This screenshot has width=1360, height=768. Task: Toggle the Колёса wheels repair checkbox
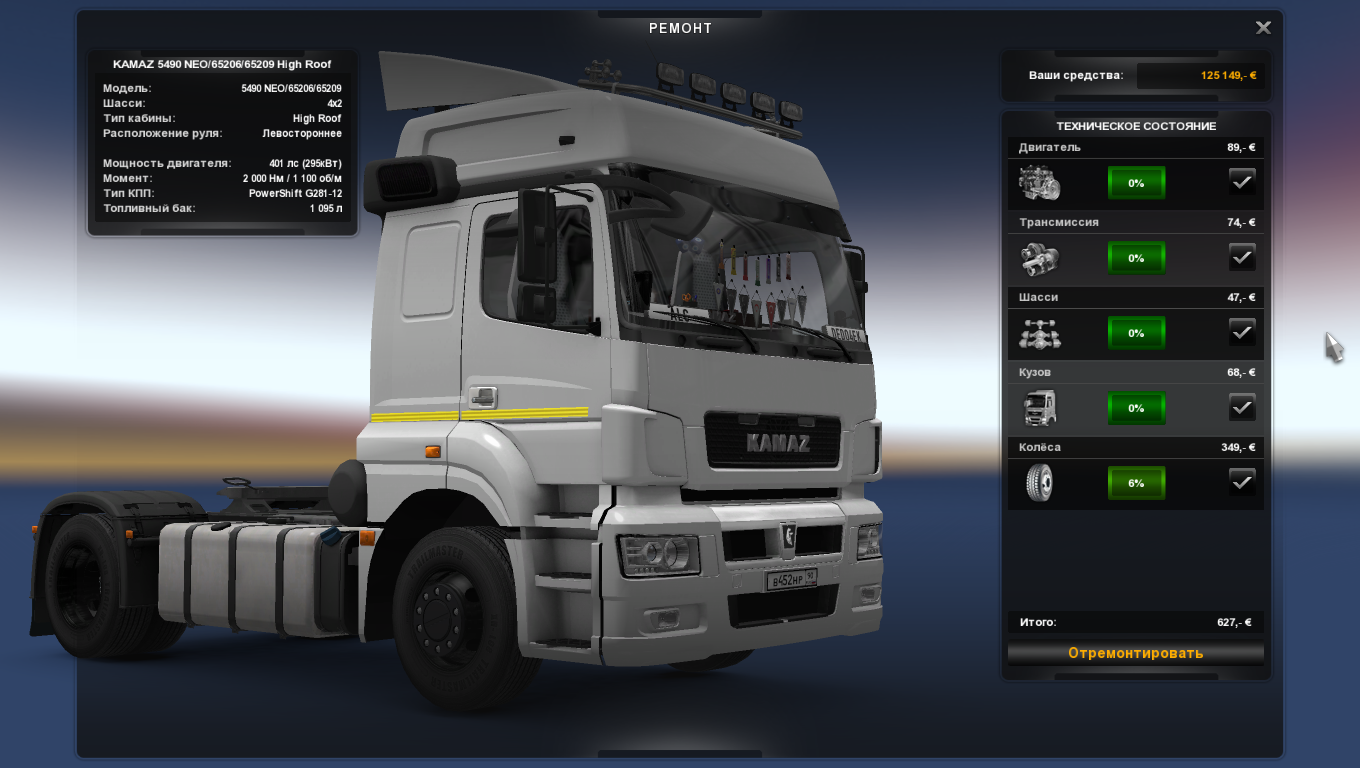pos(1241,482)
